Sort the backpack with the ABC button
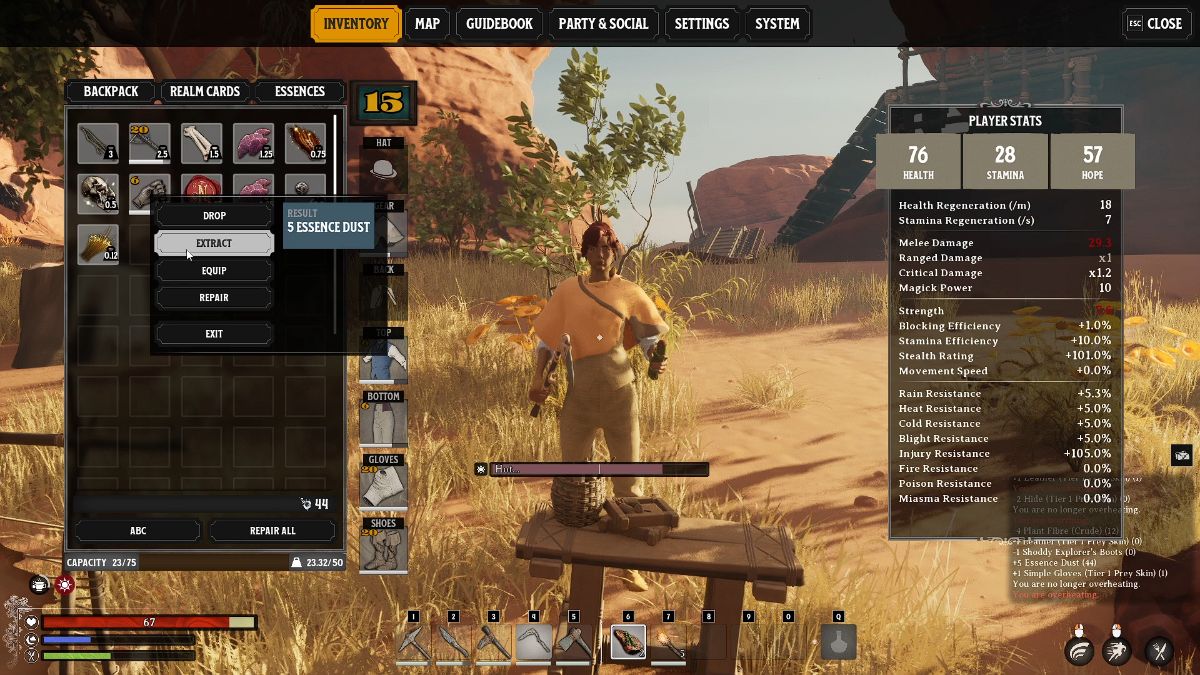 (138, 530)
